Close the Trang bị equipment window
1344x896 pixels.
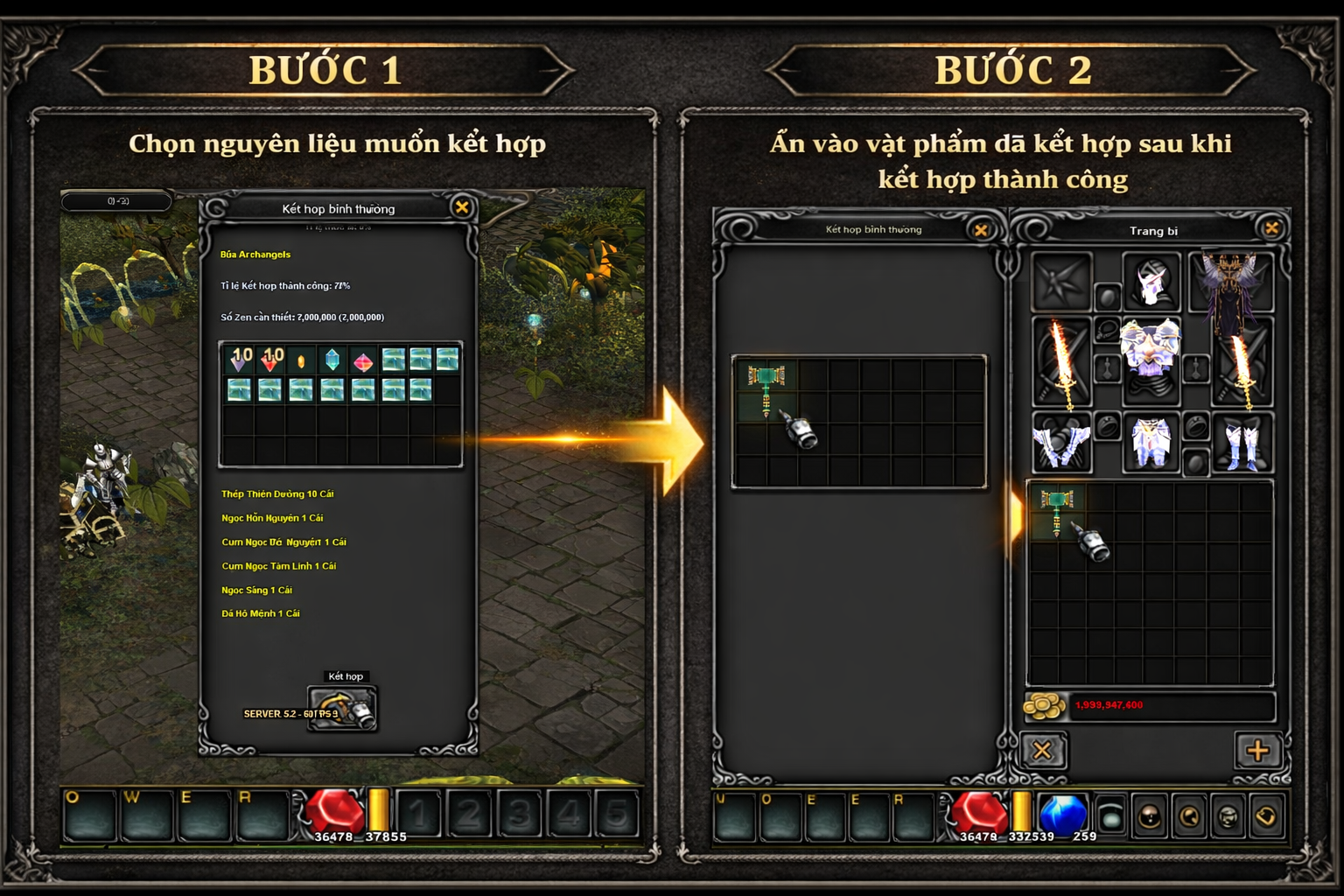[x=1271, y=228]
